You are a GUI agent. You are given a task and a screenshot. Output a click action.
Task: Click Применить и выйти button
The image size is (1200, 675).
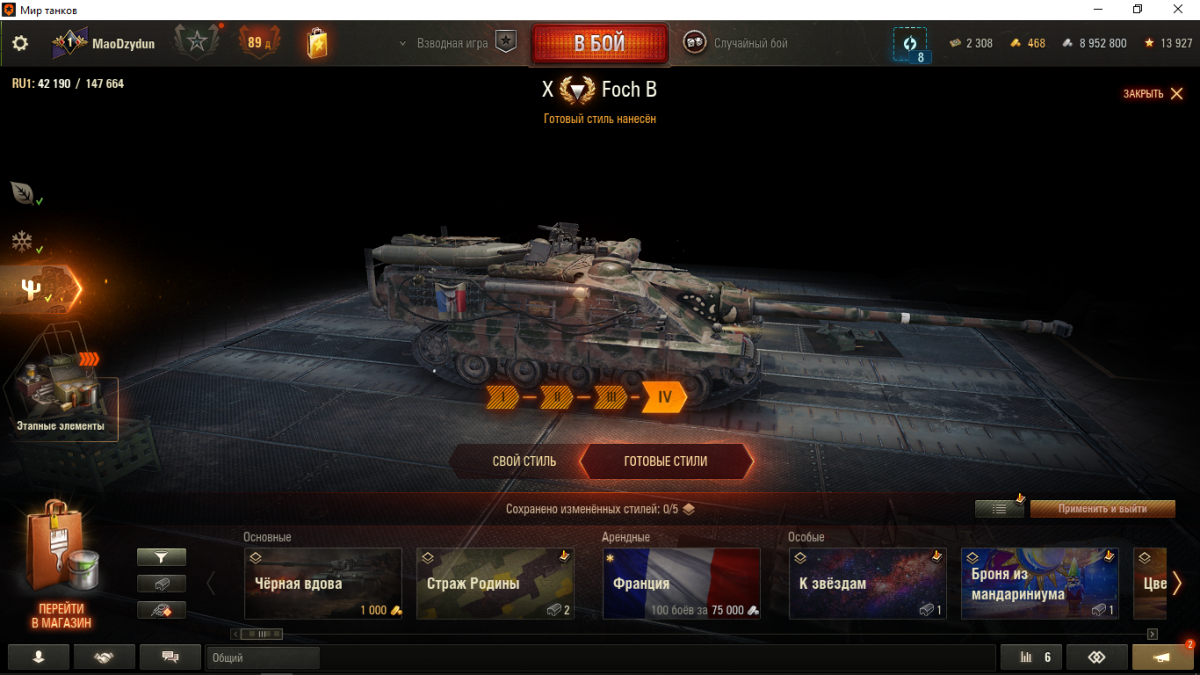pos(1102,509)
